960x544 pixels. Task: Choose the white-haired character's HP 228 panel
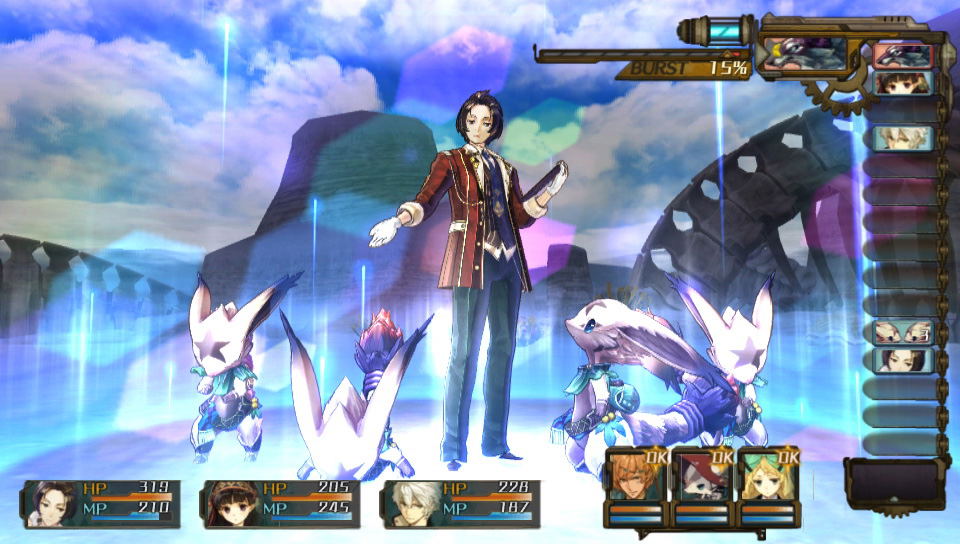(x=460, y=503)
